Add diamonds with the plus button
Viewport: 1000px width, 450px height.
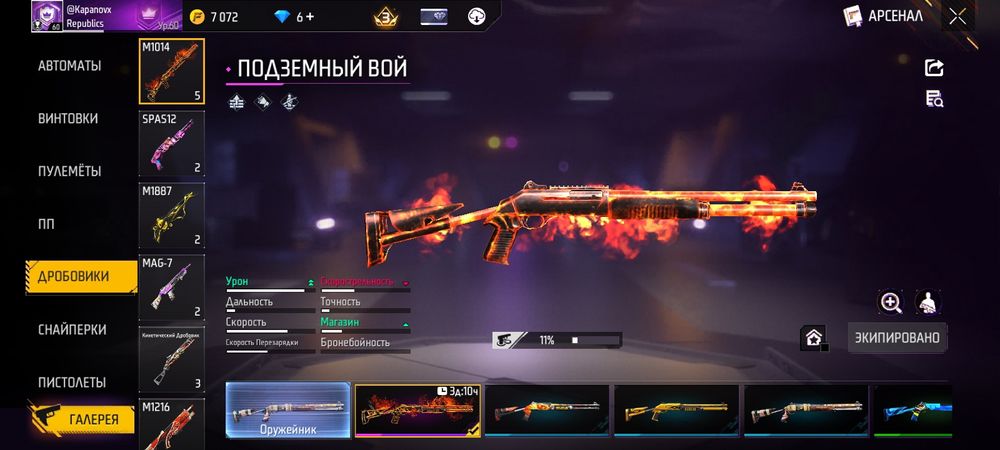pos(311,17)
